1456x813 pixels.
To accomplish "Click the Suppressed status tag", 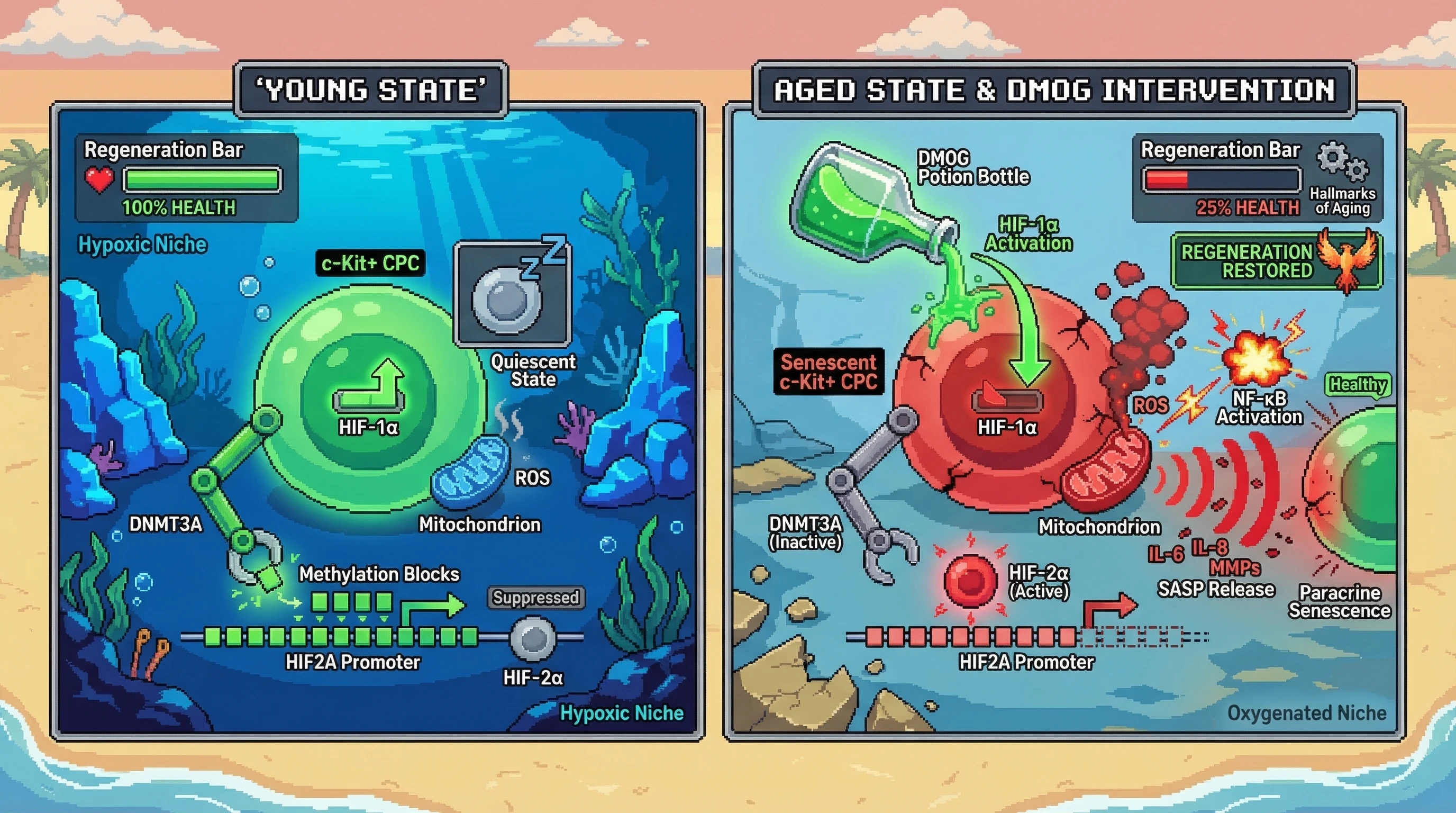I will 535,598.
